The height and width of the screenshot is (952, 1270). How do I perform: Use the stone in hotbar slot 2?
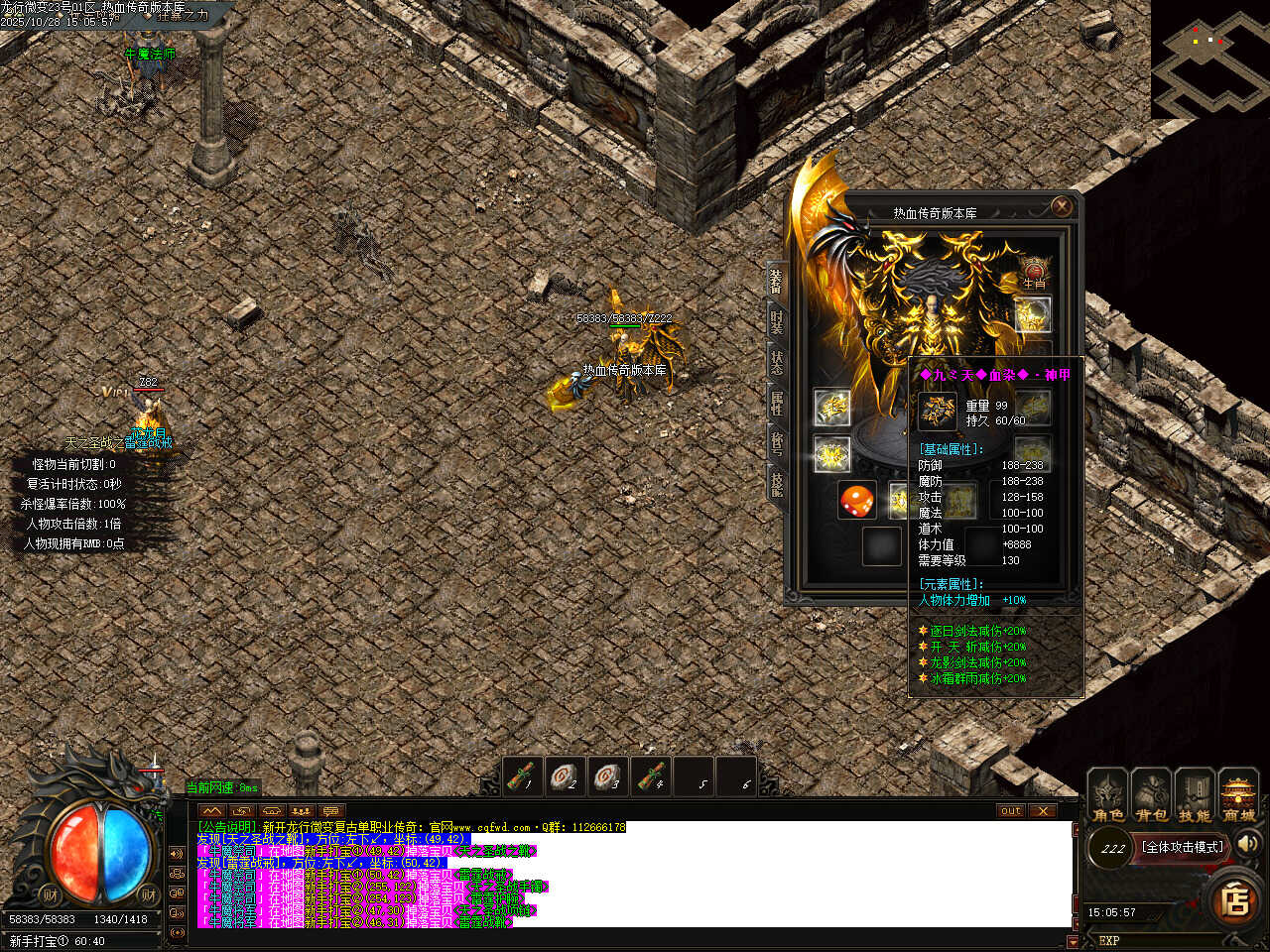tap(566, 776)
